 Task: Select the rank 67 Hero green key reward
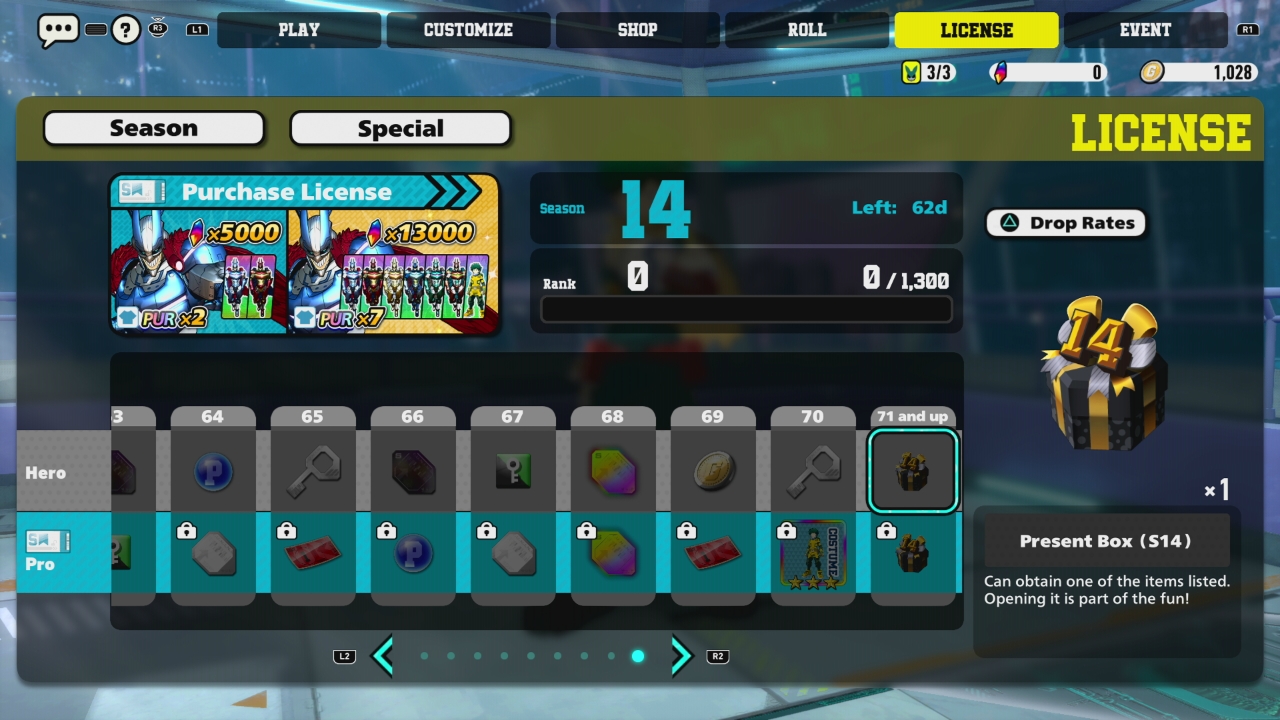coord(512,471)
